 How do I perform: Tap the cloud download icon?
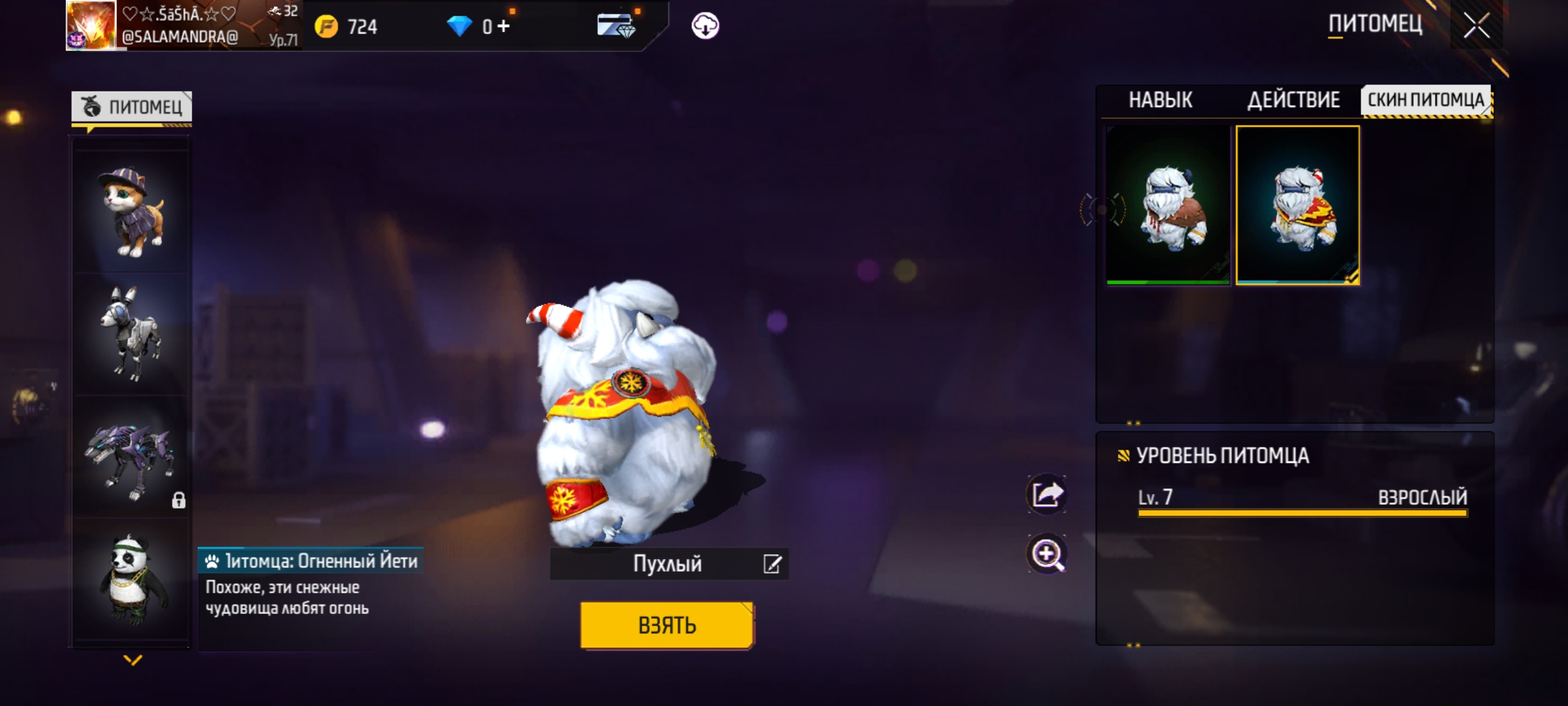(x=705, y=26)
